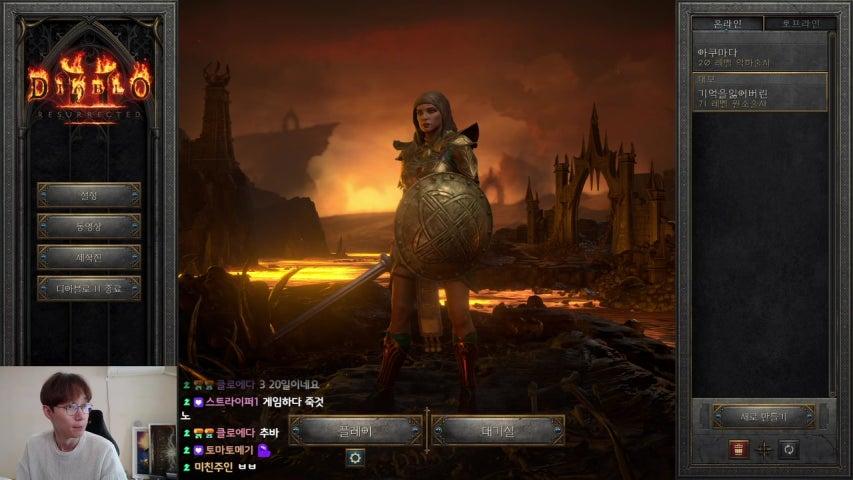Select the level 71 character 기억을잃어버린
This screenshot has width=853, height=480.
(x=760, y=97)
